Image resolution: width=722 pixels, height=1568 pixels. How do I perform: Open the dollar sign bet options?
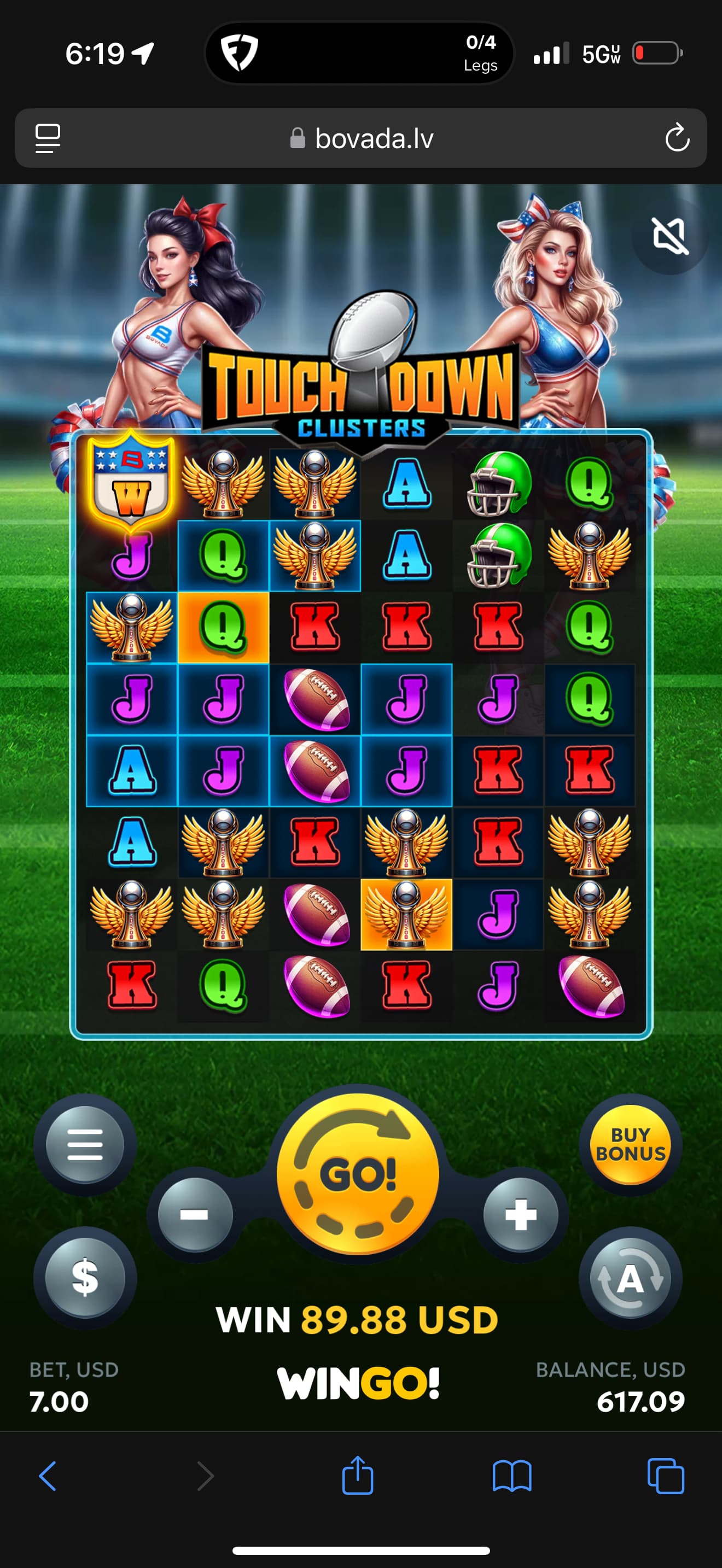coord(85,1277)
